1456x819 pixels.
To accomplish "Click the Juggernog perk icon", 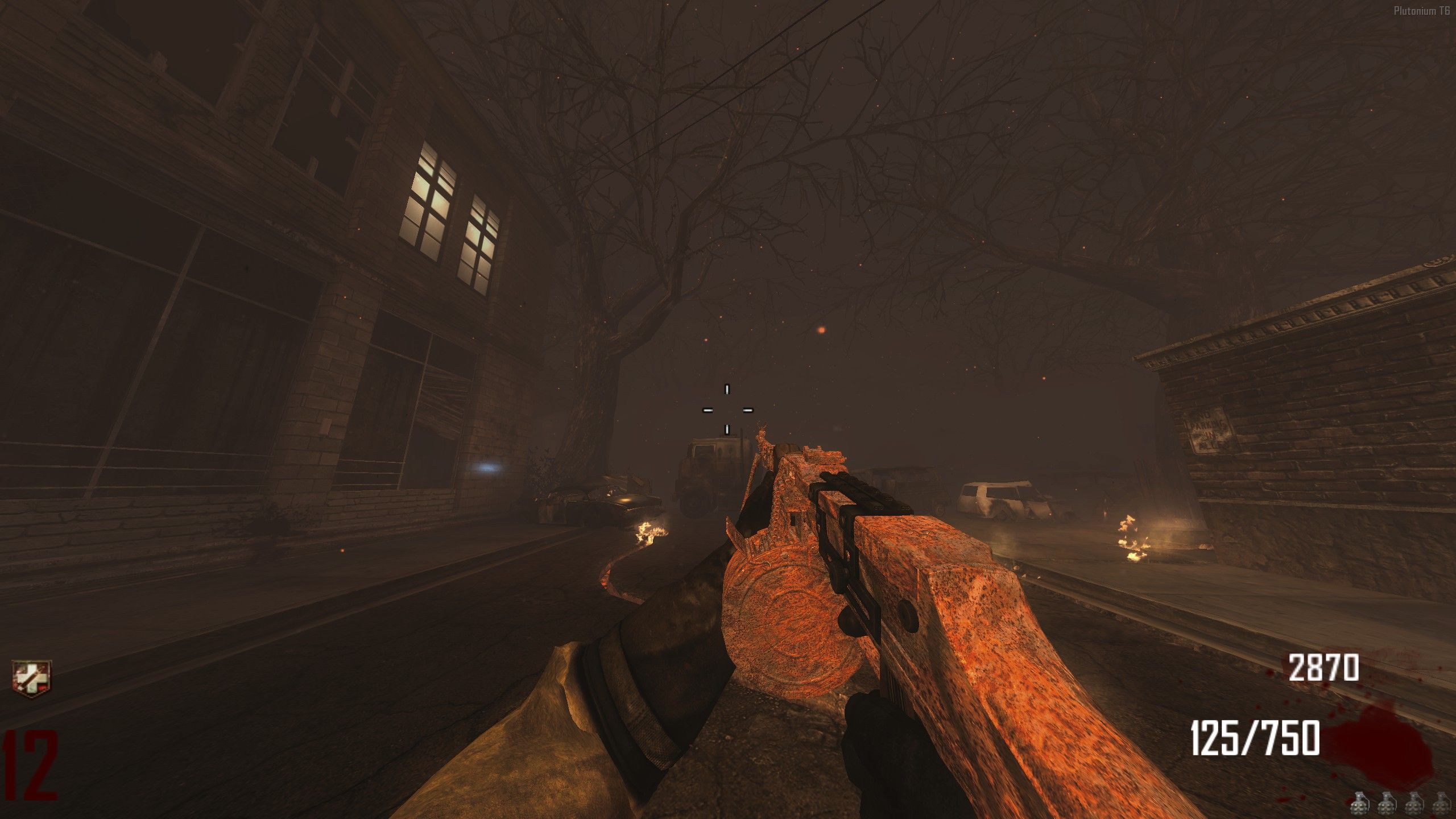I will point(32,676).
